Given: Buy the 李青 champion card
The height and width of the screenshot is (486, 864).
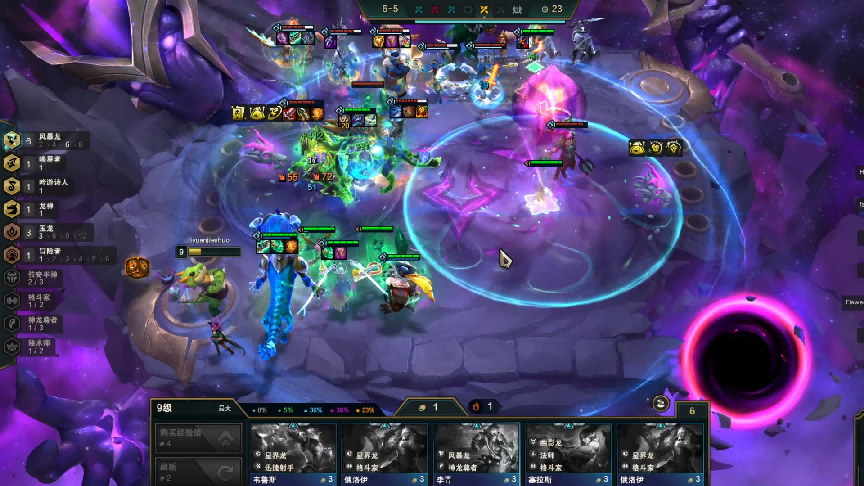Looking at the screenshot, I should pos(477,452).
